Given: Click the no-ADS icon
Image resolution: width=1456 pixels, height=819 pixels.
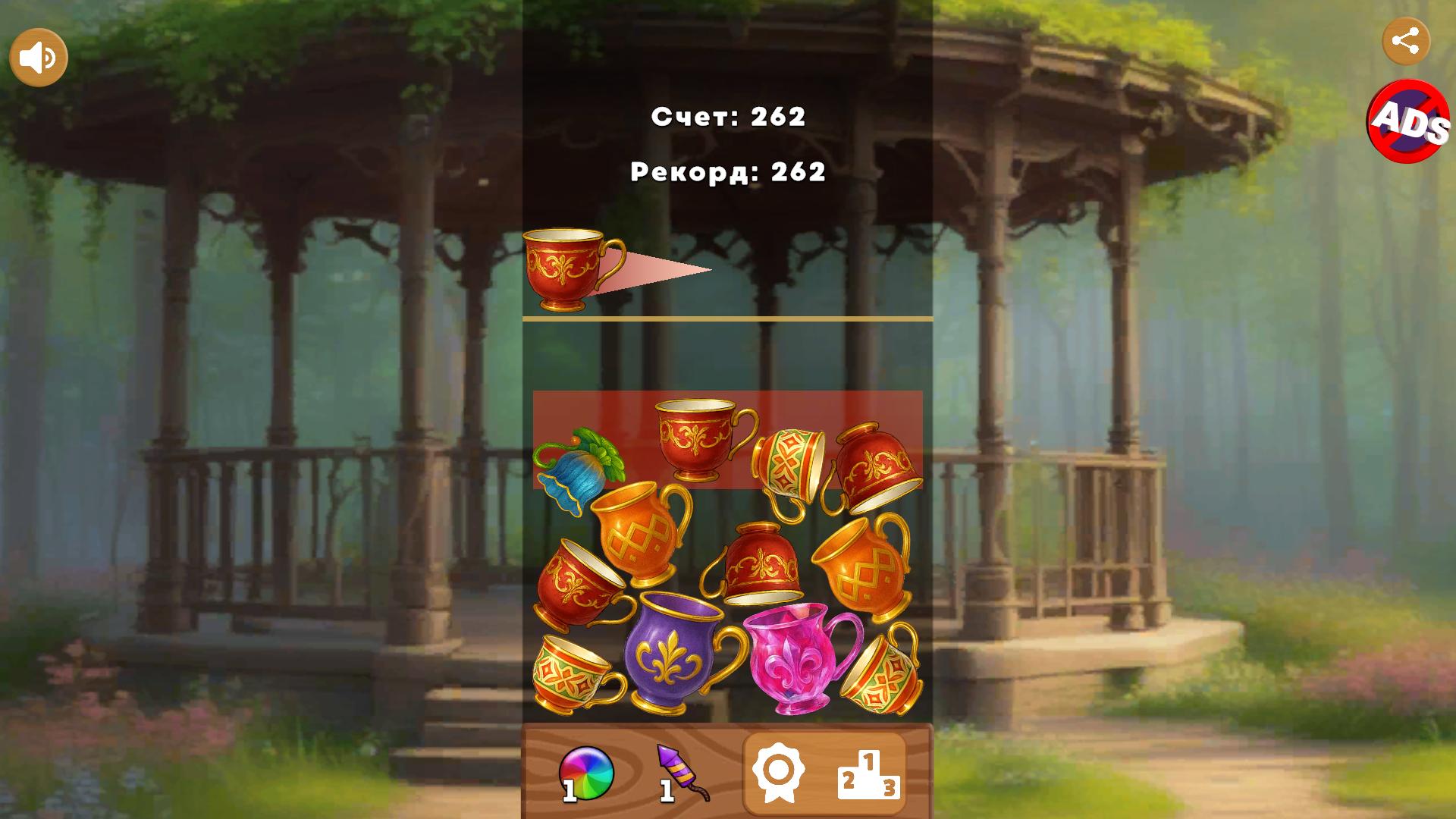Looking at the screenshot, I should pyautogui.click(x=1408, y=121).
